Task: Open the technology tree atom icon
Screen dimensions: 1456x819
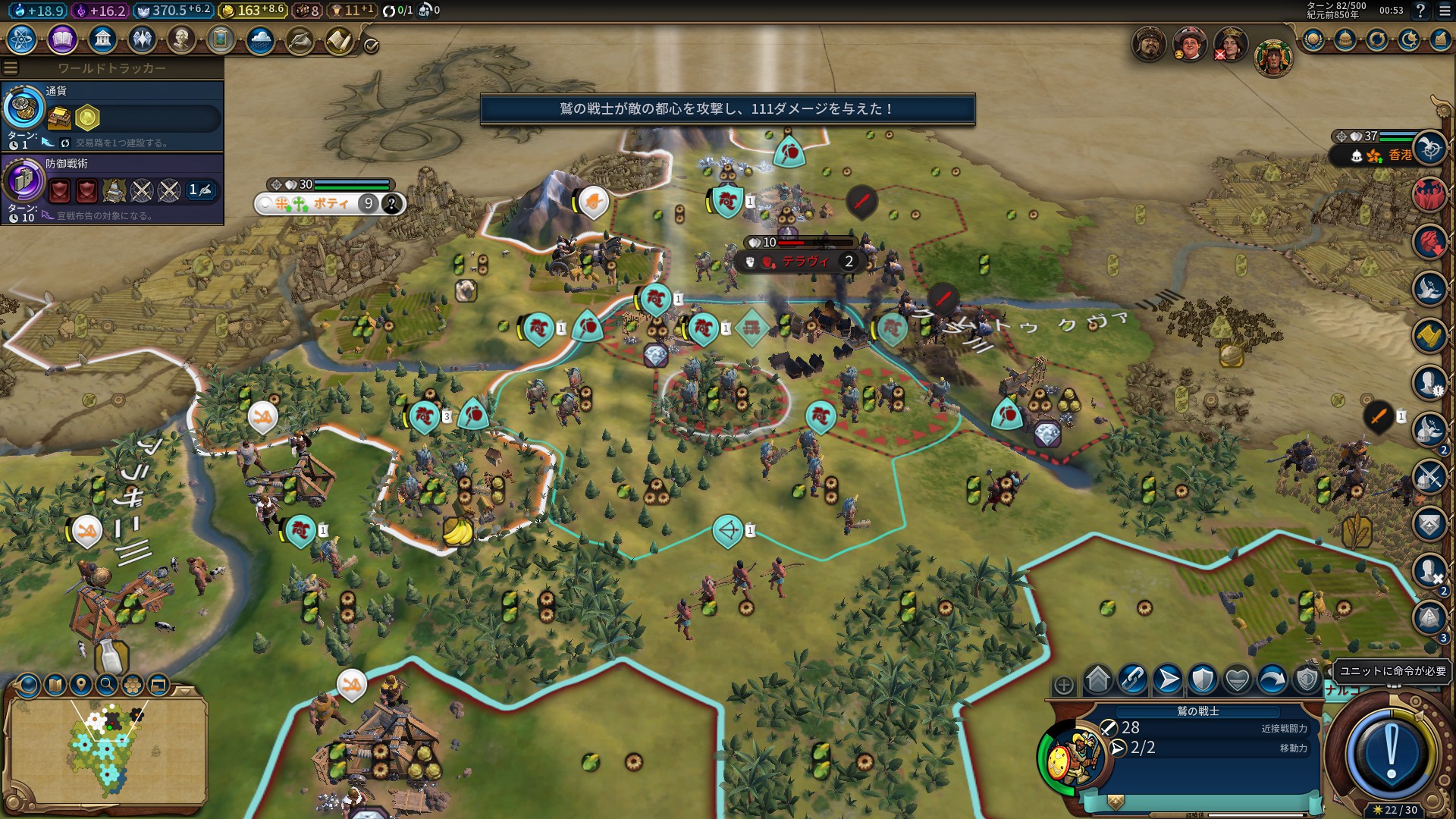Action: (x=22, y=39)
